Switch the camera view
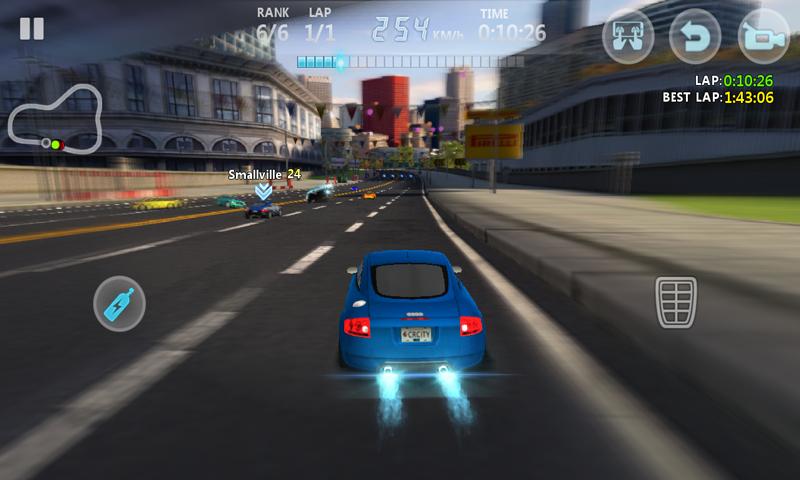 pyautogui.click(x=763, y=36)
